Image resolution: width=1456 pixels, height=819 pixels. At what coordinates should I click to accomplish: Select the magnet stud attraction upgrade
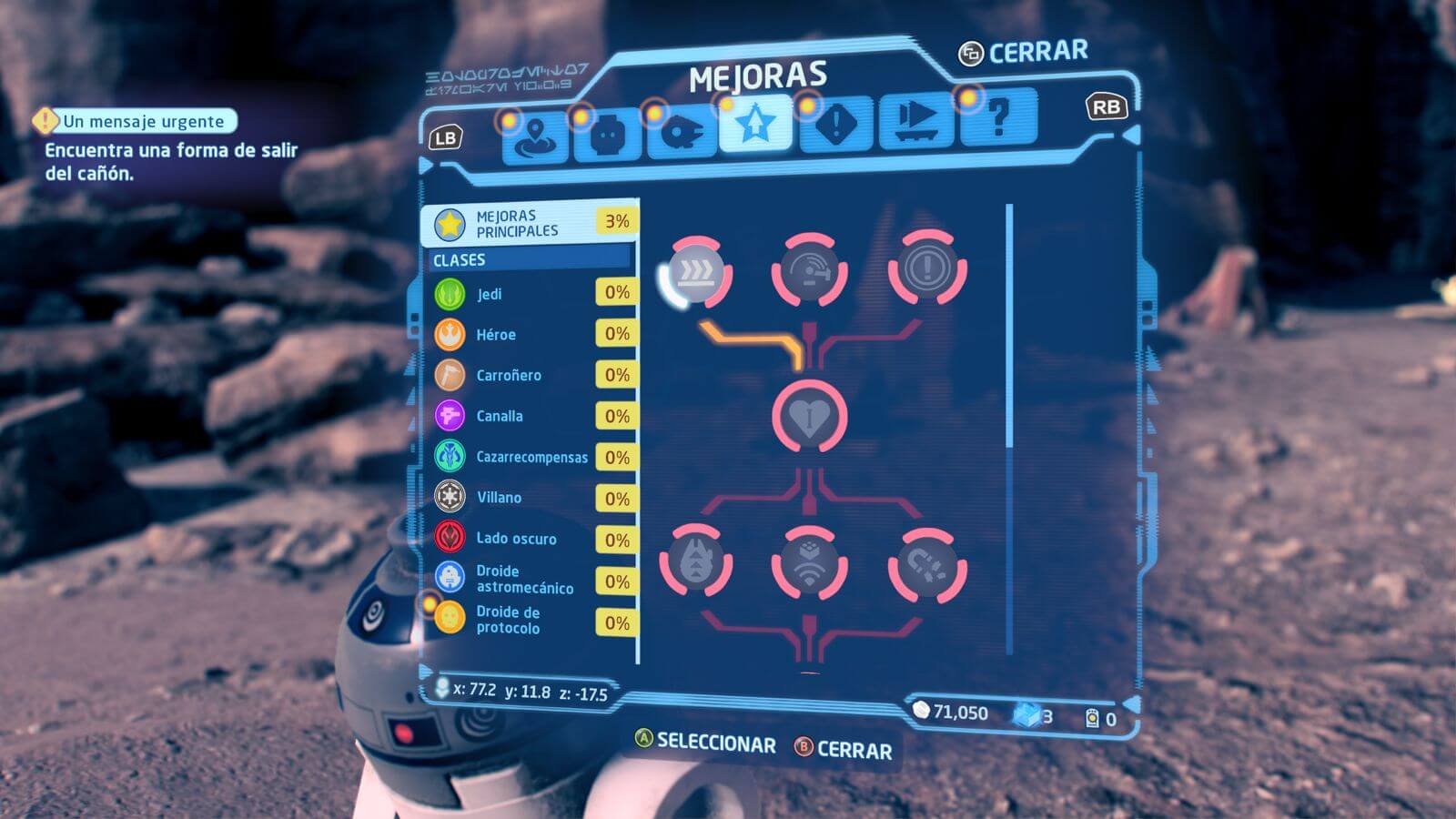pyautogui.click(x=926, y=566)
